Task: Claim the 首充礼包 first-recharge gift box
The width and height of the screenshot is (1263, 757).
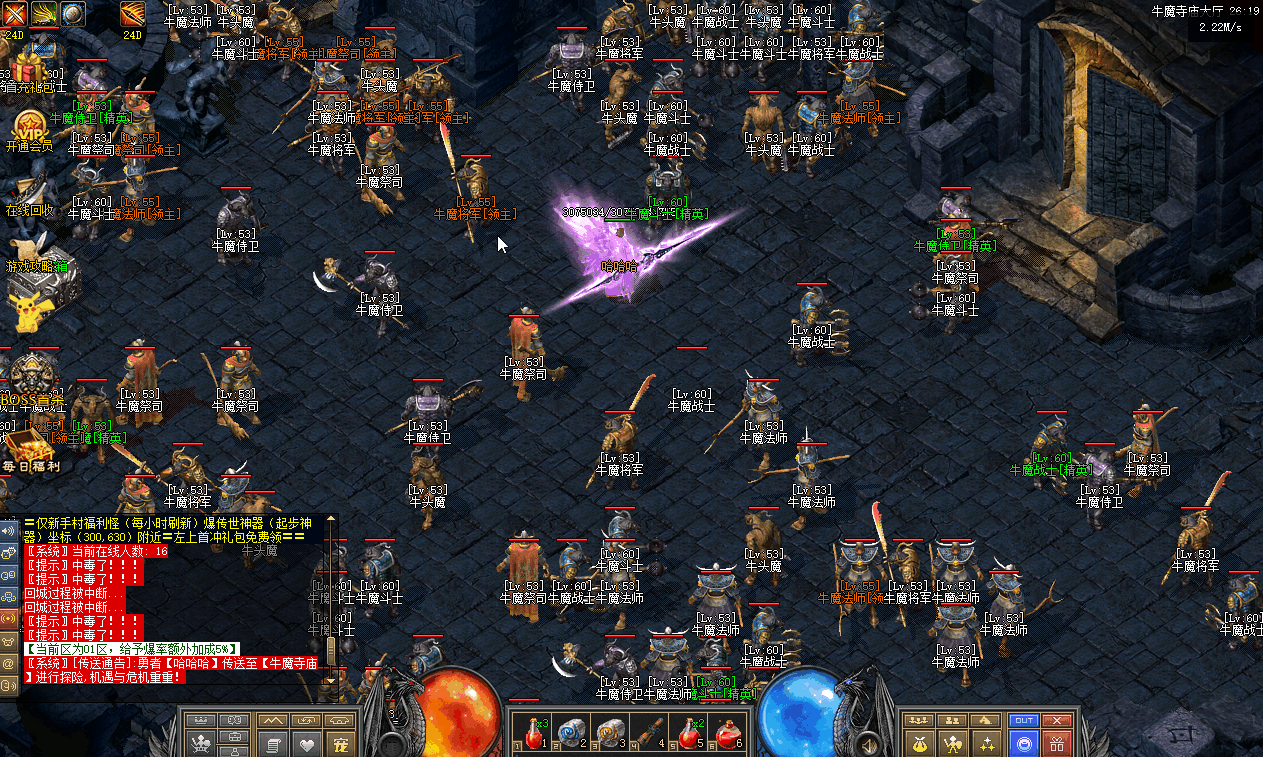Action: pos(29,70)
